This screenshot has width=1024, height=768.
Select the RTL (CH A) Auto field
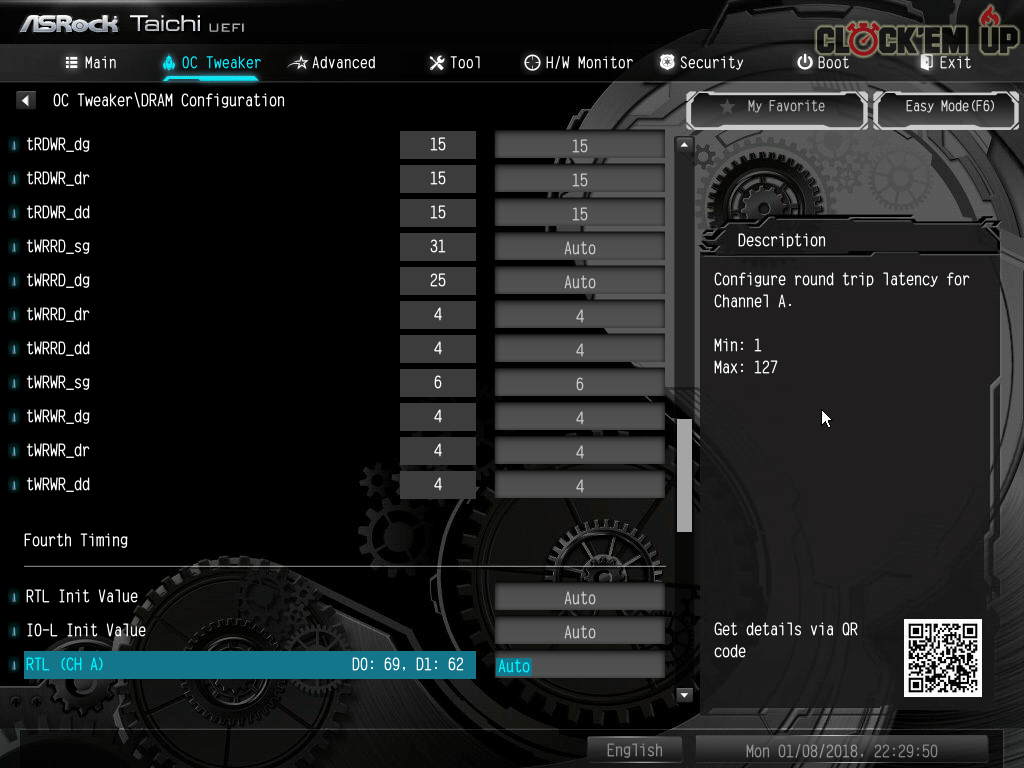(x=579, y=666)
